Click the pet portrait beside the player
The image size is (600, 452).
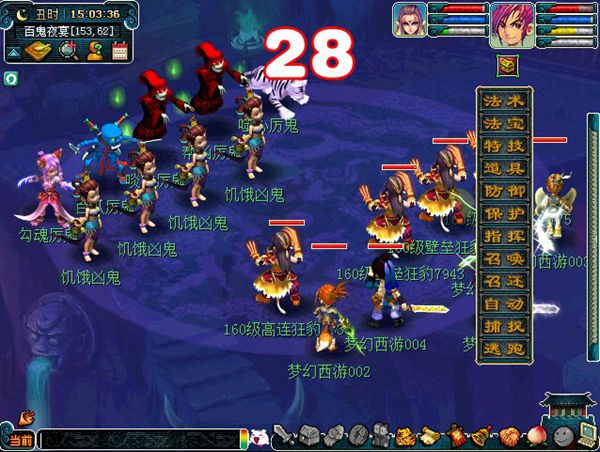click(409, 20)
